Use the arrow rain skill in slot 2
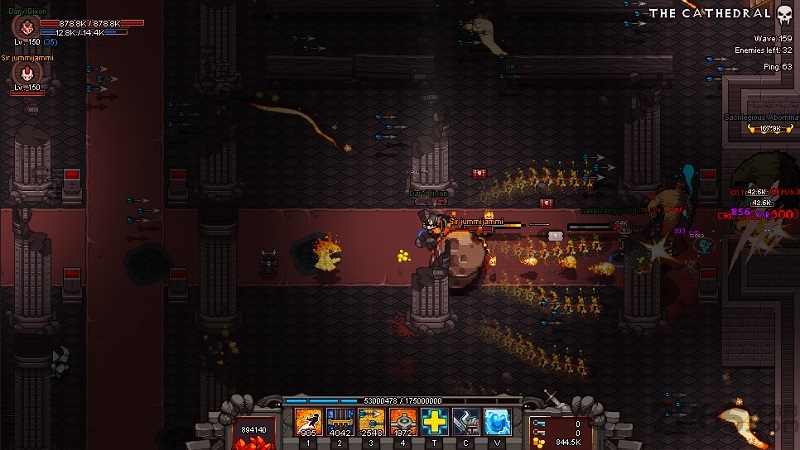The image size is (800, 450). point(340,422)
